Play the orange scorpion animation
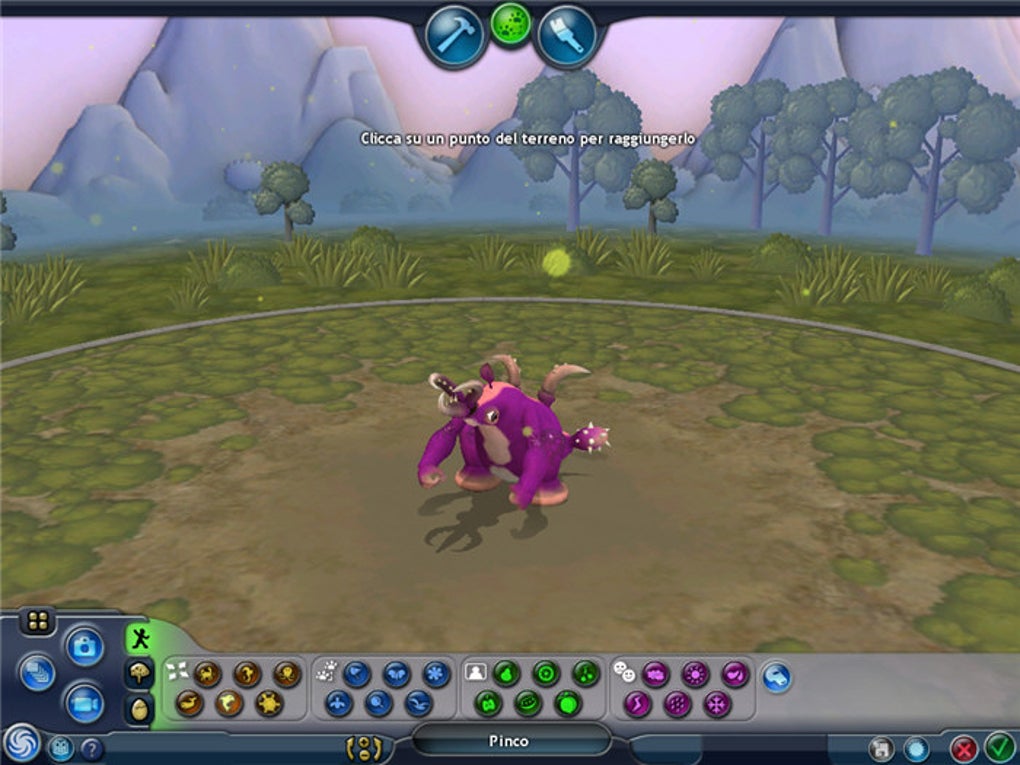The height and width of the screenshot is (765, 1020). pos(208,673)
